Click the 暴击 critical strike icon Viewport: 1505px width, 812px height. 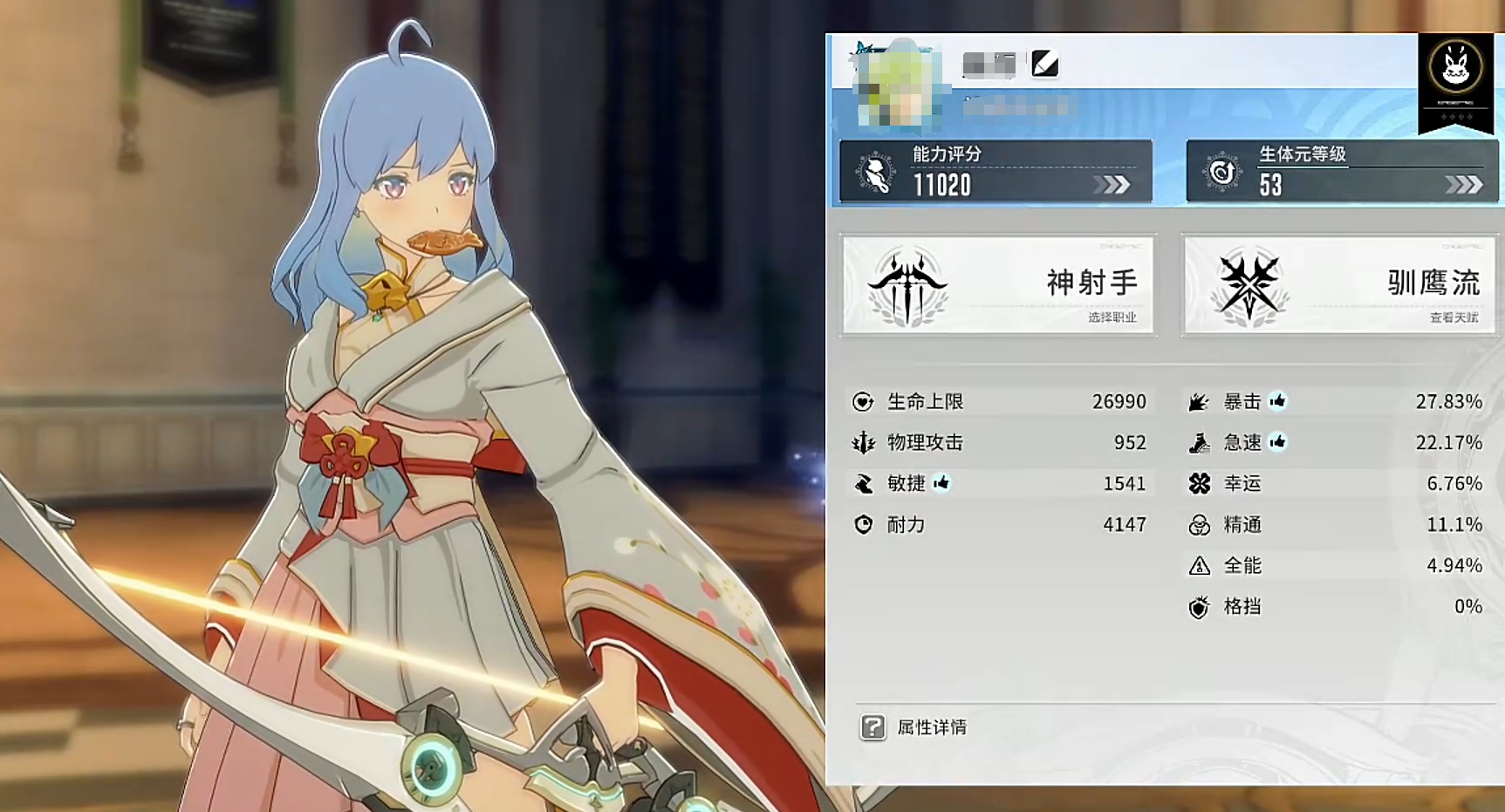click(1200, 401)
